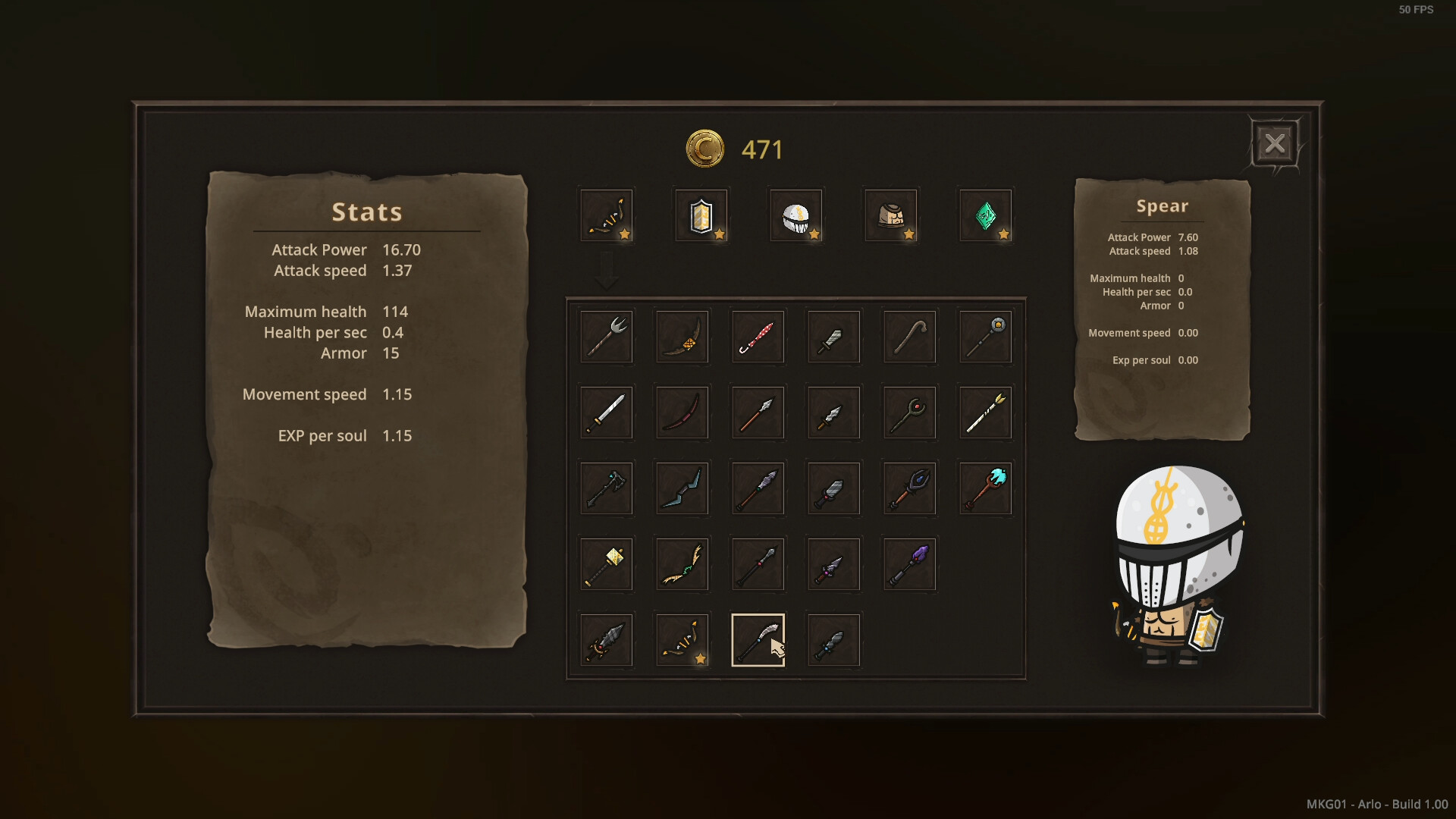Select the shepherd's crook weapon icon
Image resolution: width=1456 pixels, height=819 pixels.
909,337
